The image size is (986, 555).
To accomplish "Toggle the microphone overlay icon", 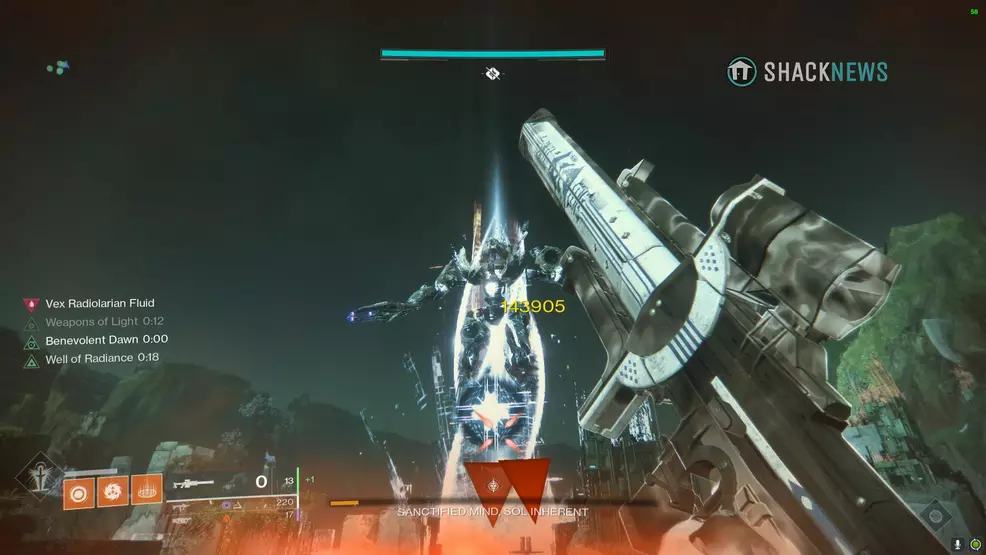I will (958, 544).
